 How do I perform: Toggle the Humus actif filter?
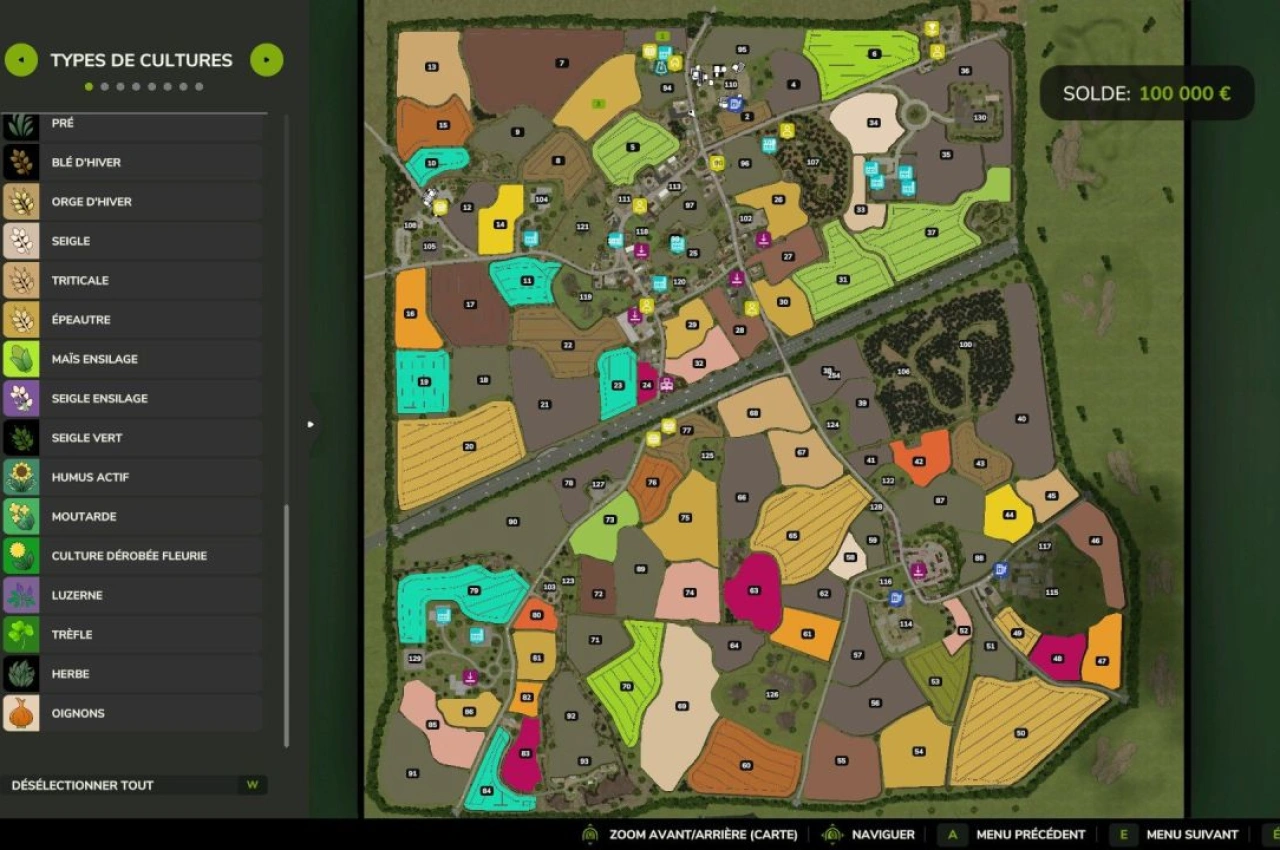click(x=132, y=477)
